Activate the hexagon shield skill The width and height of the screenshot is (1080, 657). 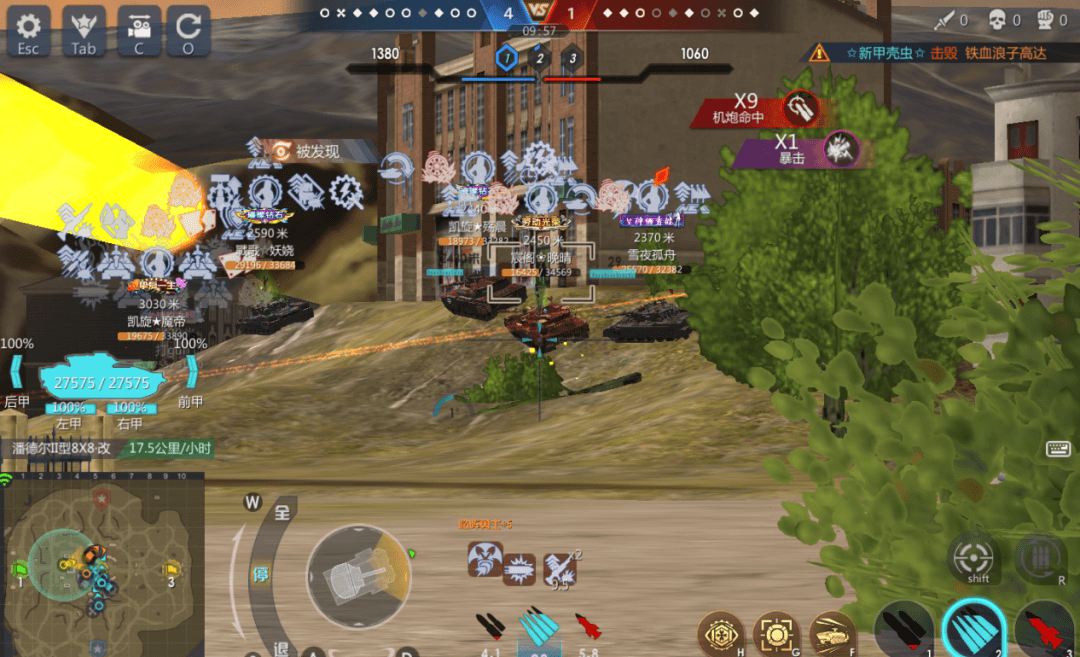pyautogui.click(x=721, y=634)
